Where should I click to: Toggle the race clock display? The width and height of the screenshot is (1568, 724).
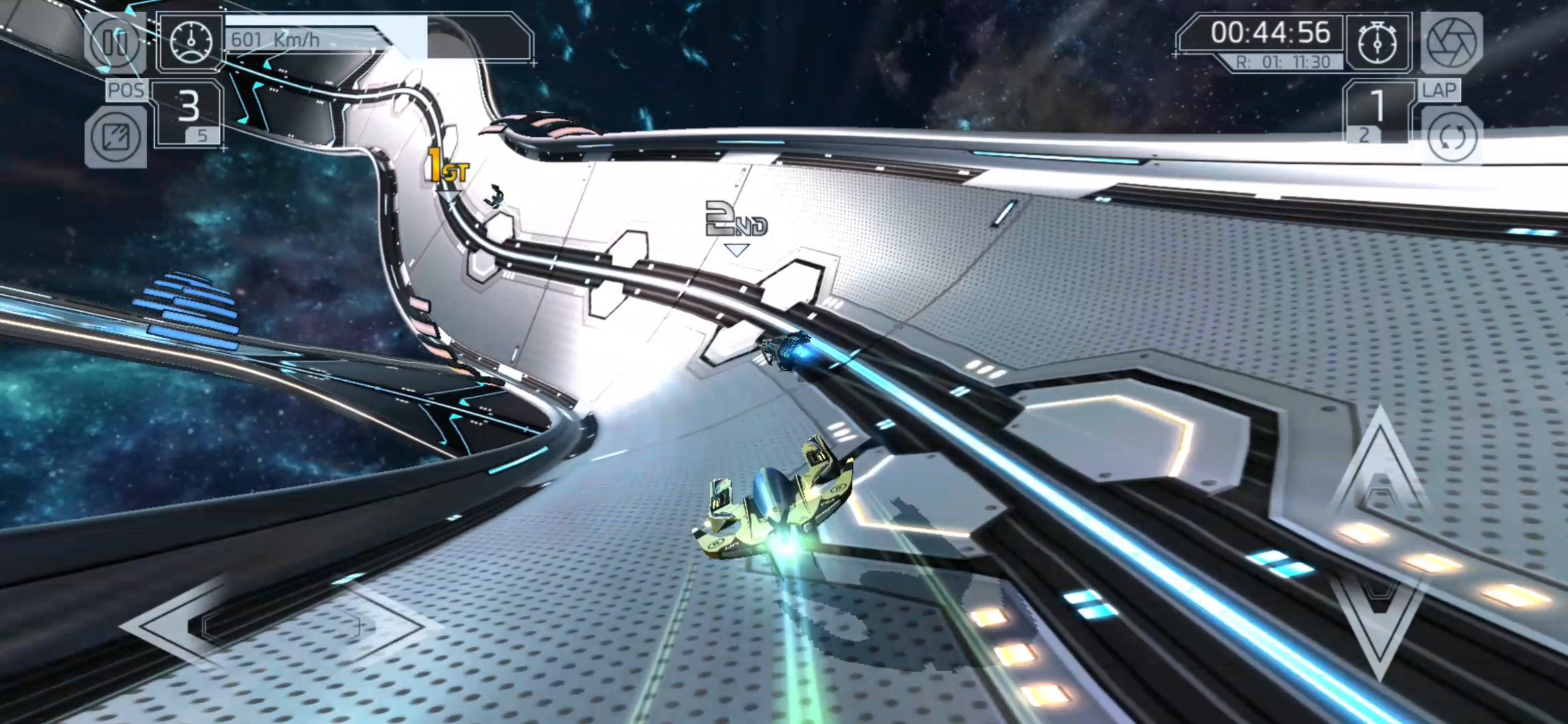click(x=1272, y=32)
